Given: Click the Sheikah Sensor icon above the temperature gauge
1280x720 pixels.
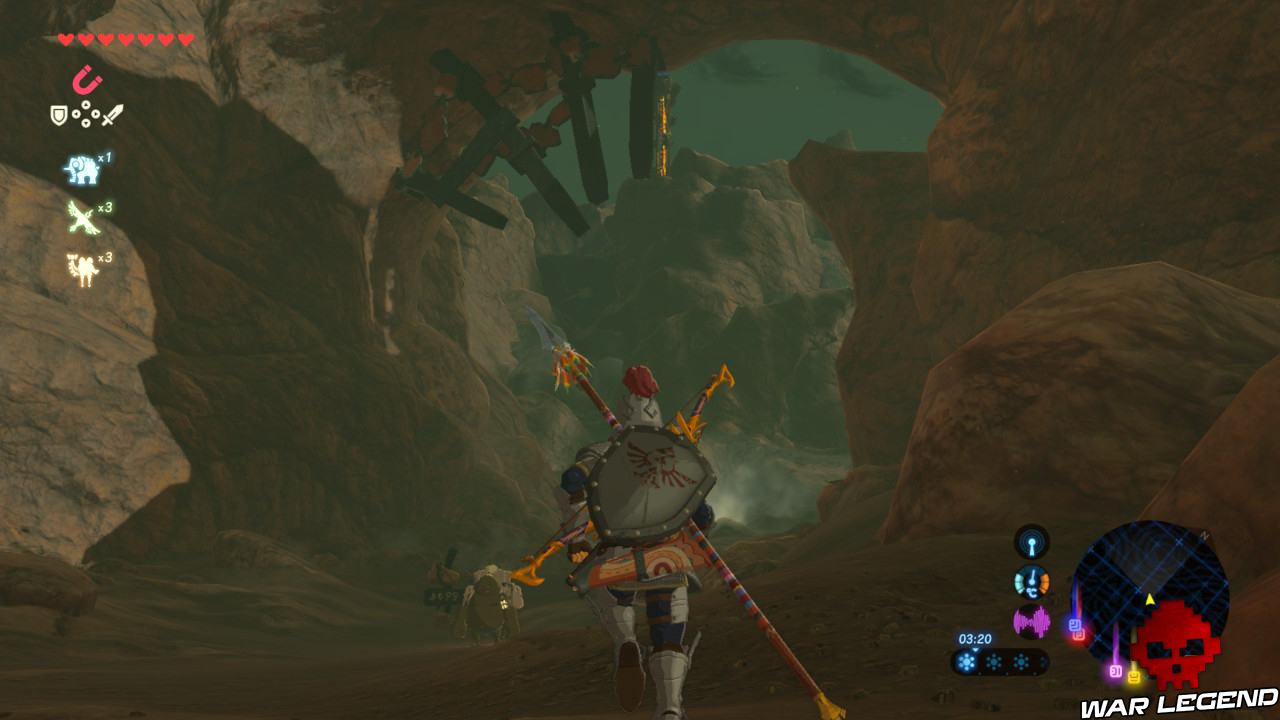Looking at the screenshot, I should 1032,542.
